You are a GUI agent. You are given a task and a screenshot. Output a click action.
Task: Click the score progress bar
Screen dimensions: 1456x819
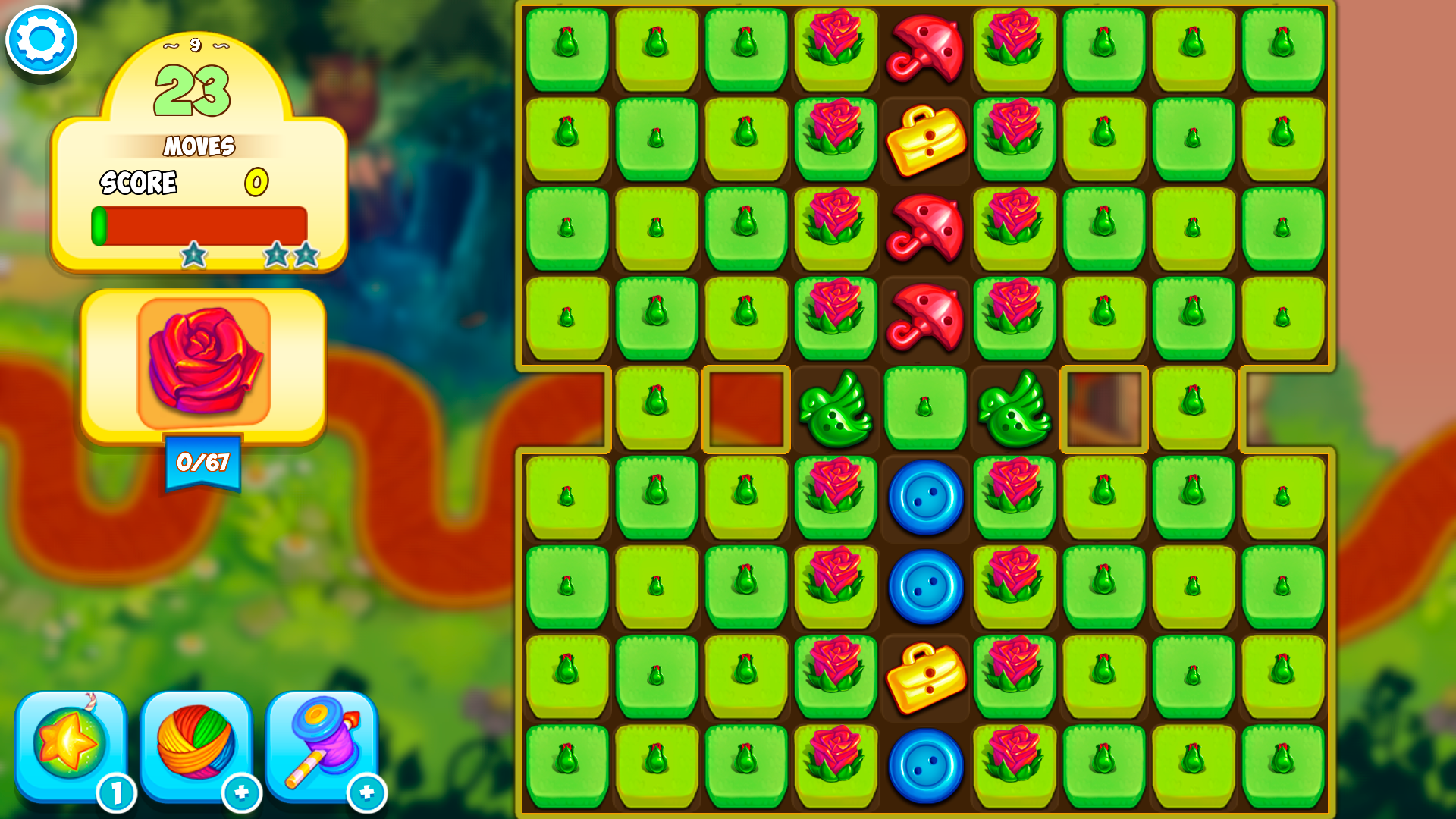pyautogui.click(x=201, y=224)
